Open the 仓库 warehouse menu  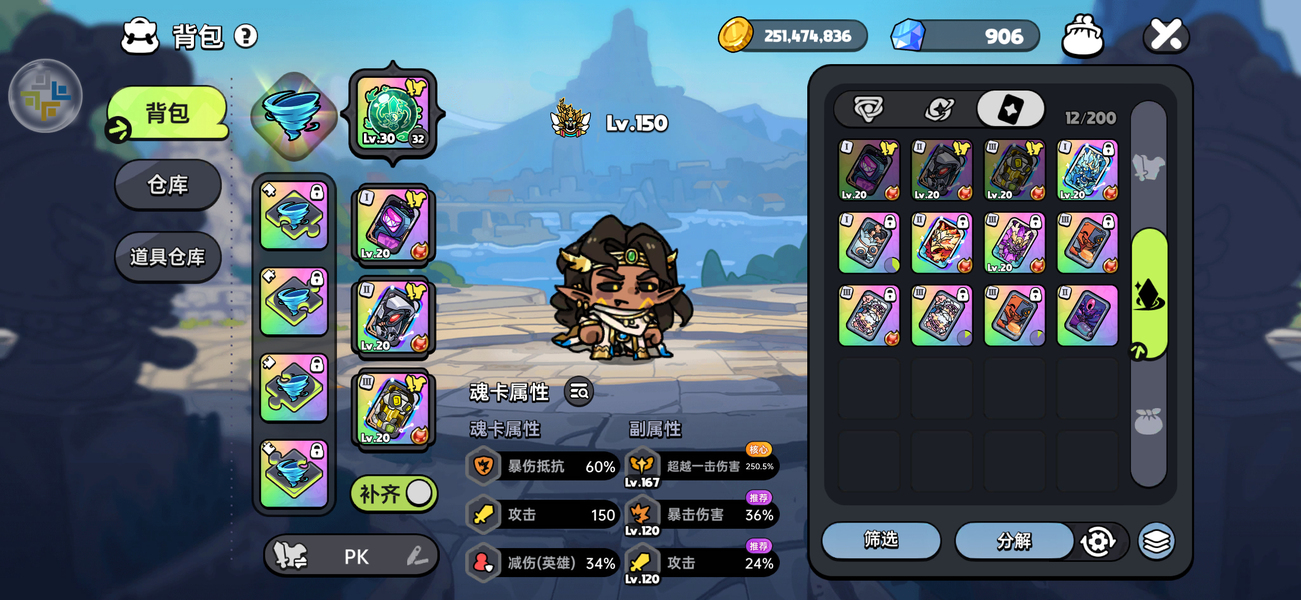point(168,185)
